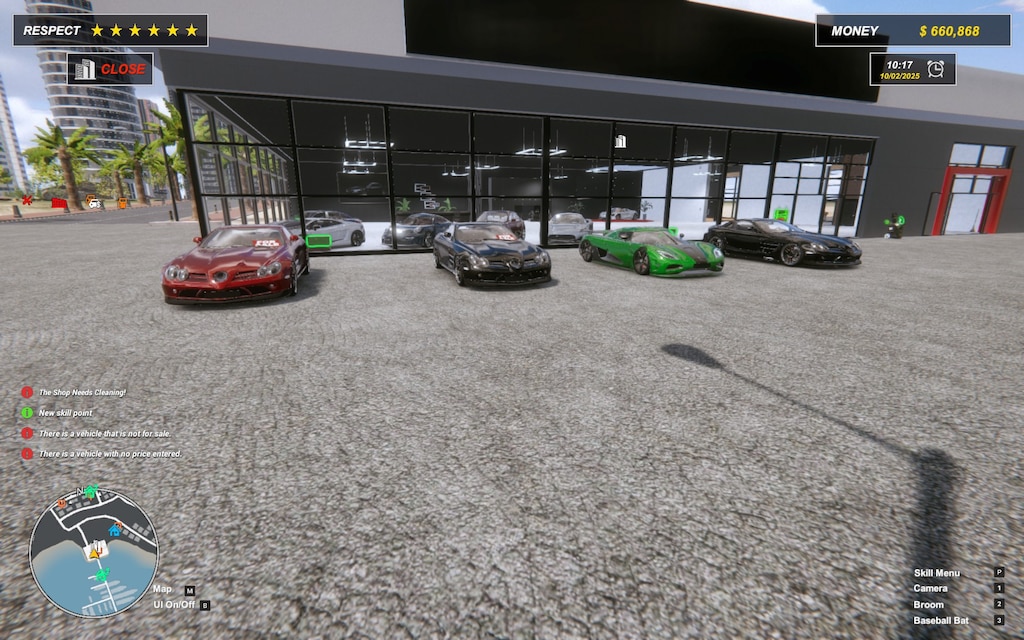Select the vehicle not for sale alert
The height and width of the screenshot is (640, 1024).
coord(103,433)
